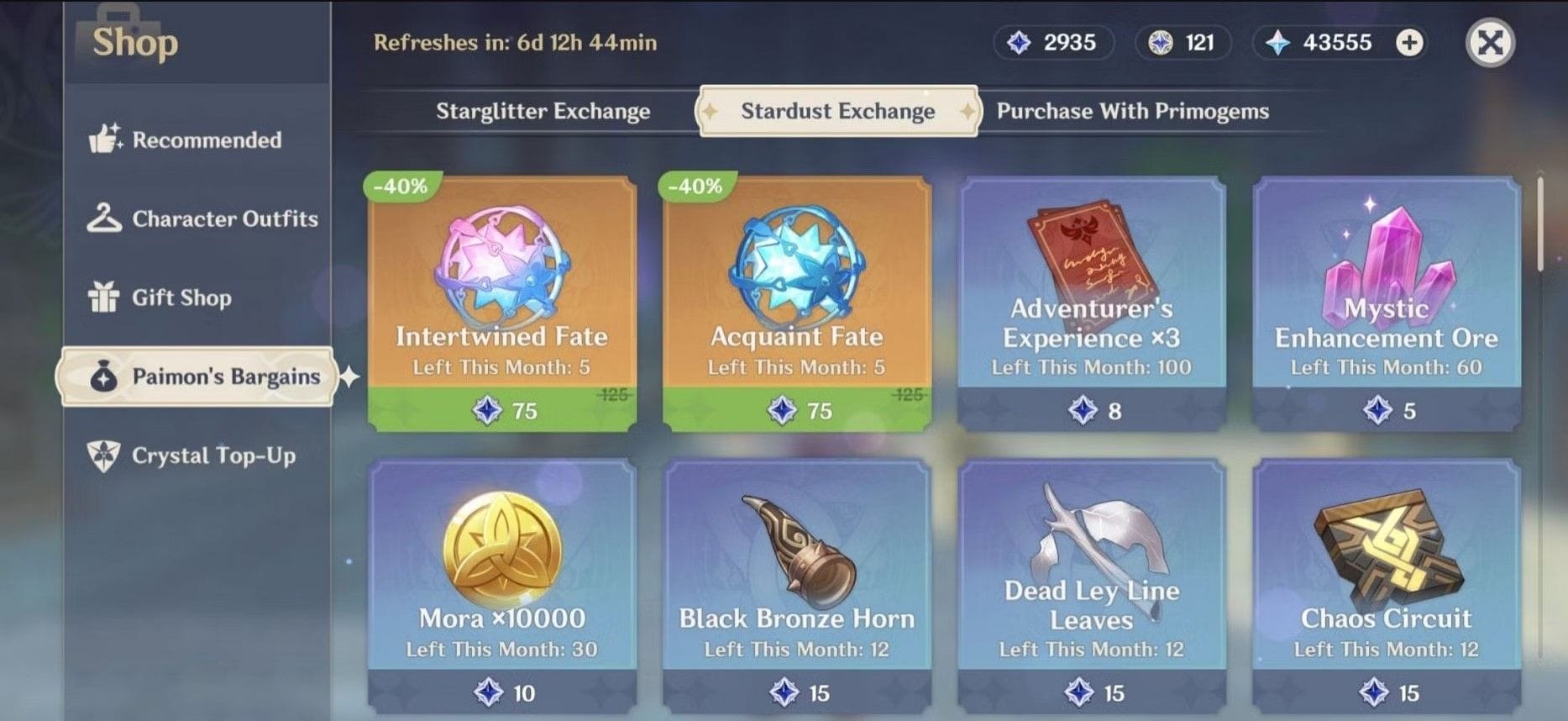Buy the discounted Intertwined Fate item

[501, 303]
